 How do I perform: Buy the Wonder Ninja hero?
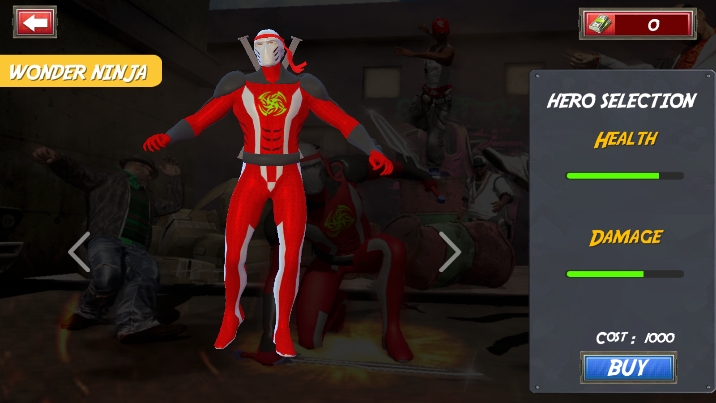click(628, 368)
